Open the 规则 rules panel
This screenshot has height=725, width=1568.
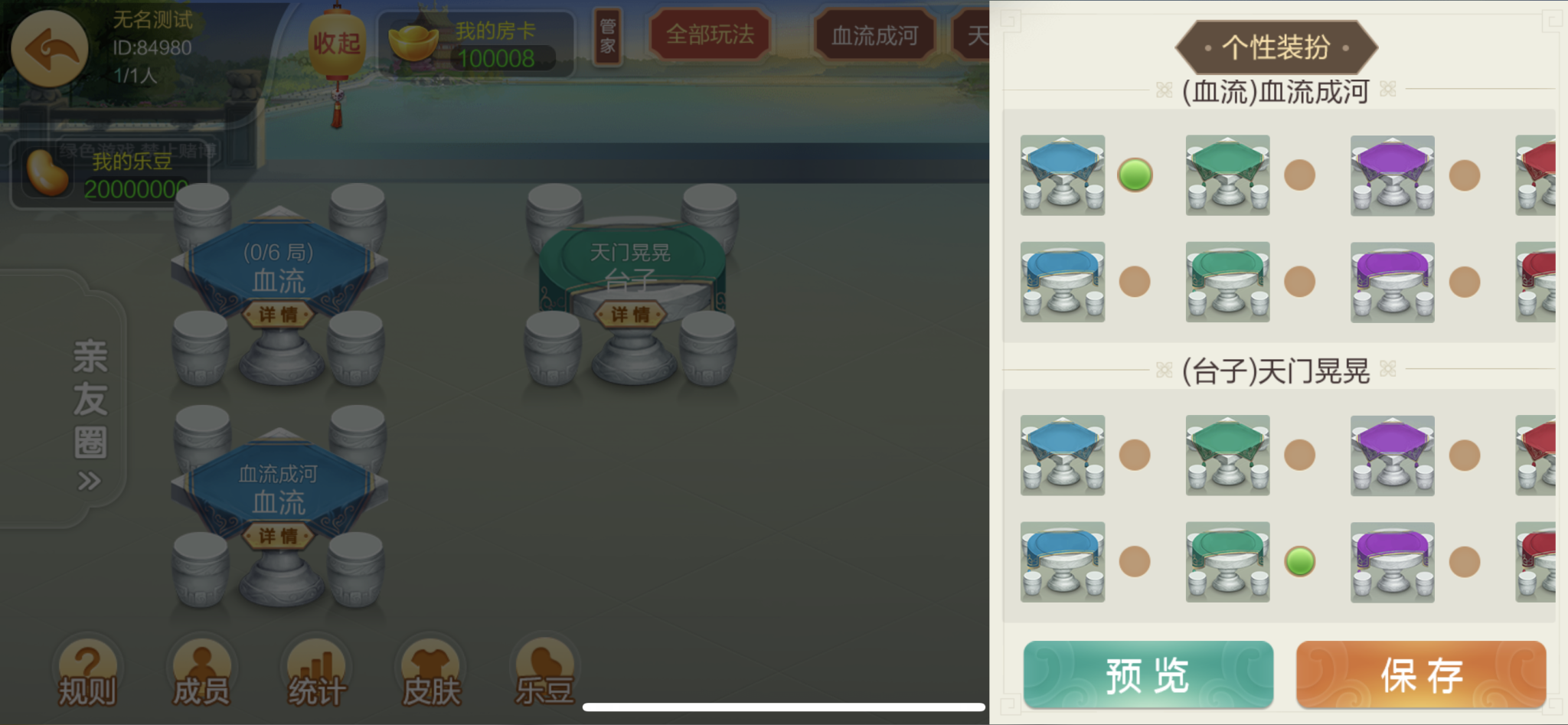coord(87,670)
